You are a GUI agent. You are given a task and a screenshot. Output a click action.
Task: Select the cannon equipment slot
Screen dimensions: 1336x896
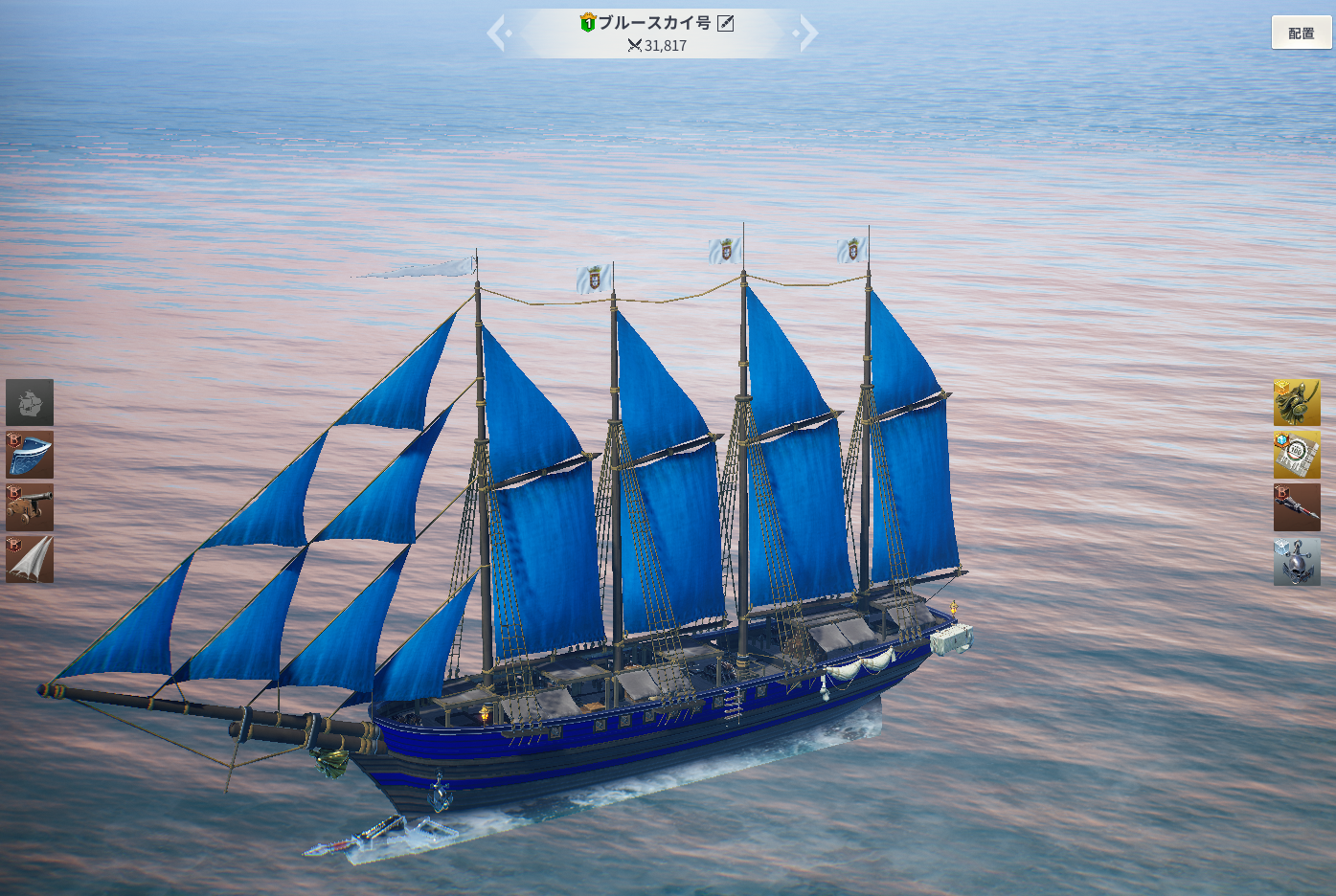pyautogui.click(x=30, y=507)
